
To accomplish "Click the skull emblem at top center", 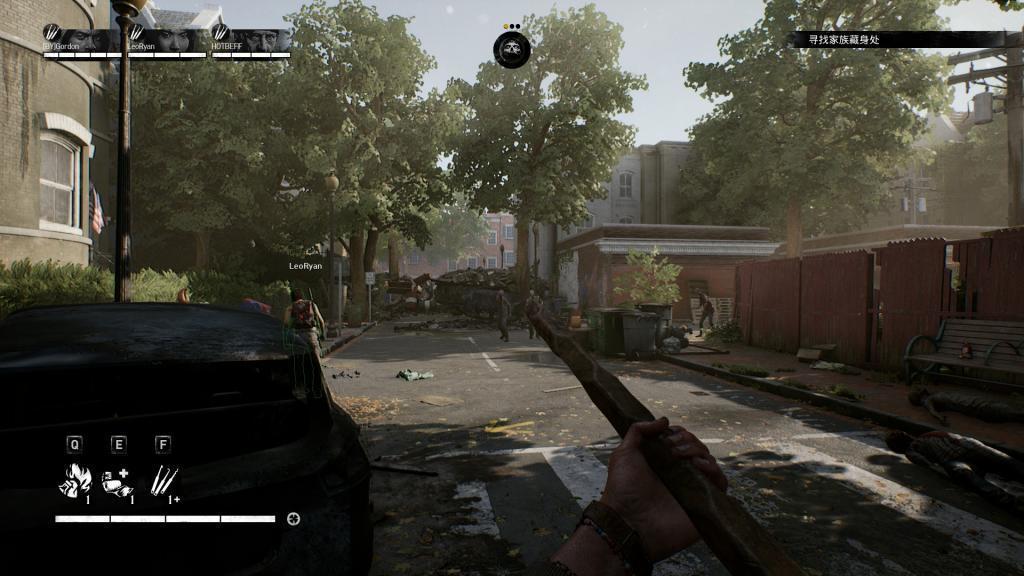I will tap(512, 49).
